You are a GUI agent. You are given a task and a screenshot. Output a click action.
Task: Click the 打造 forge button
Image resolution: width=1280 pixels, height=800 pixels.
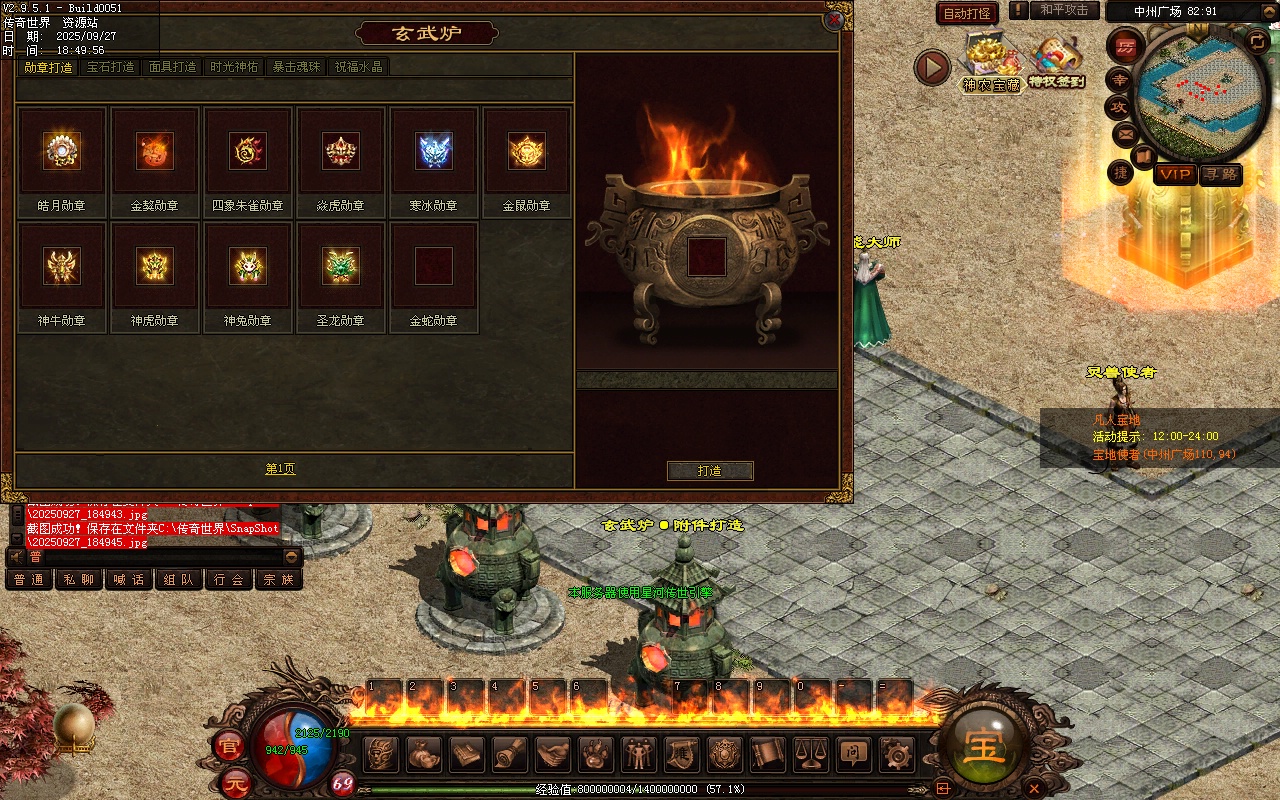pos(710,471)
